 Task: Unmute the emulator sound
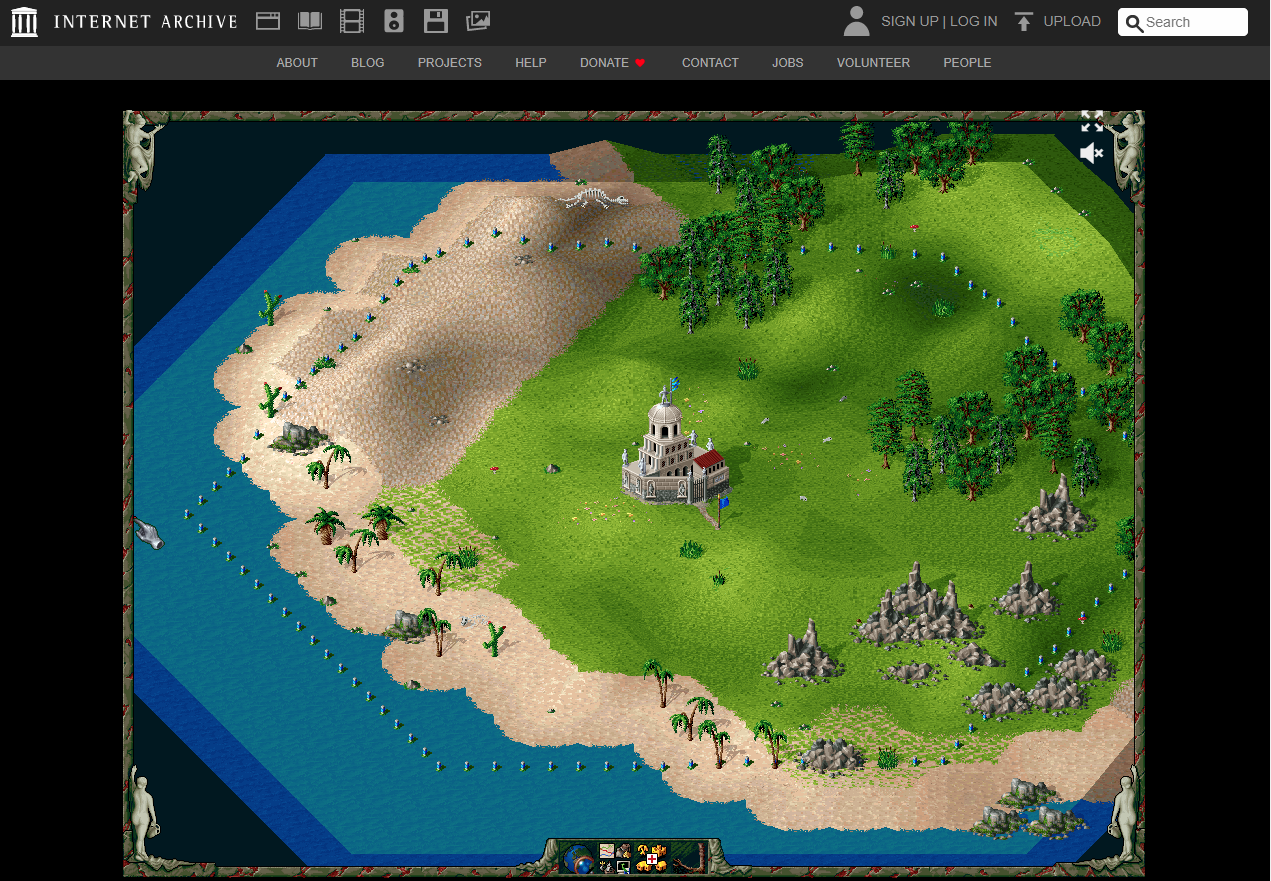tap(1091, 153)
